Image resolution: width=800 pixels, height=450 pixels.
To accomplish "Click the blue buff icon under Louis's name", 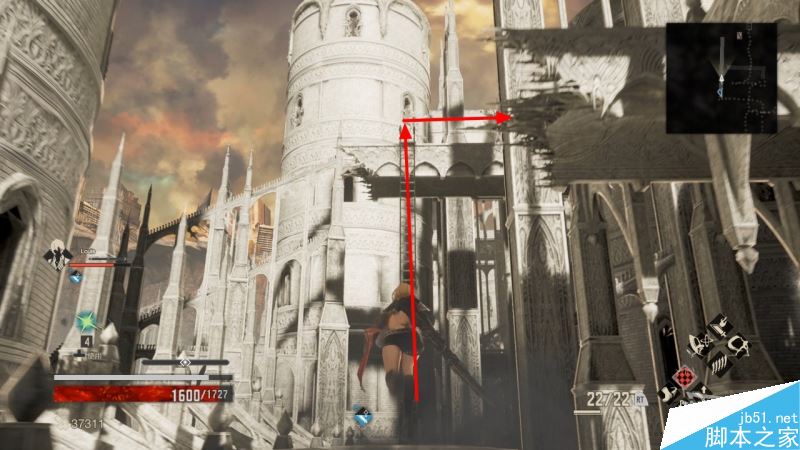I will [75, 279].
